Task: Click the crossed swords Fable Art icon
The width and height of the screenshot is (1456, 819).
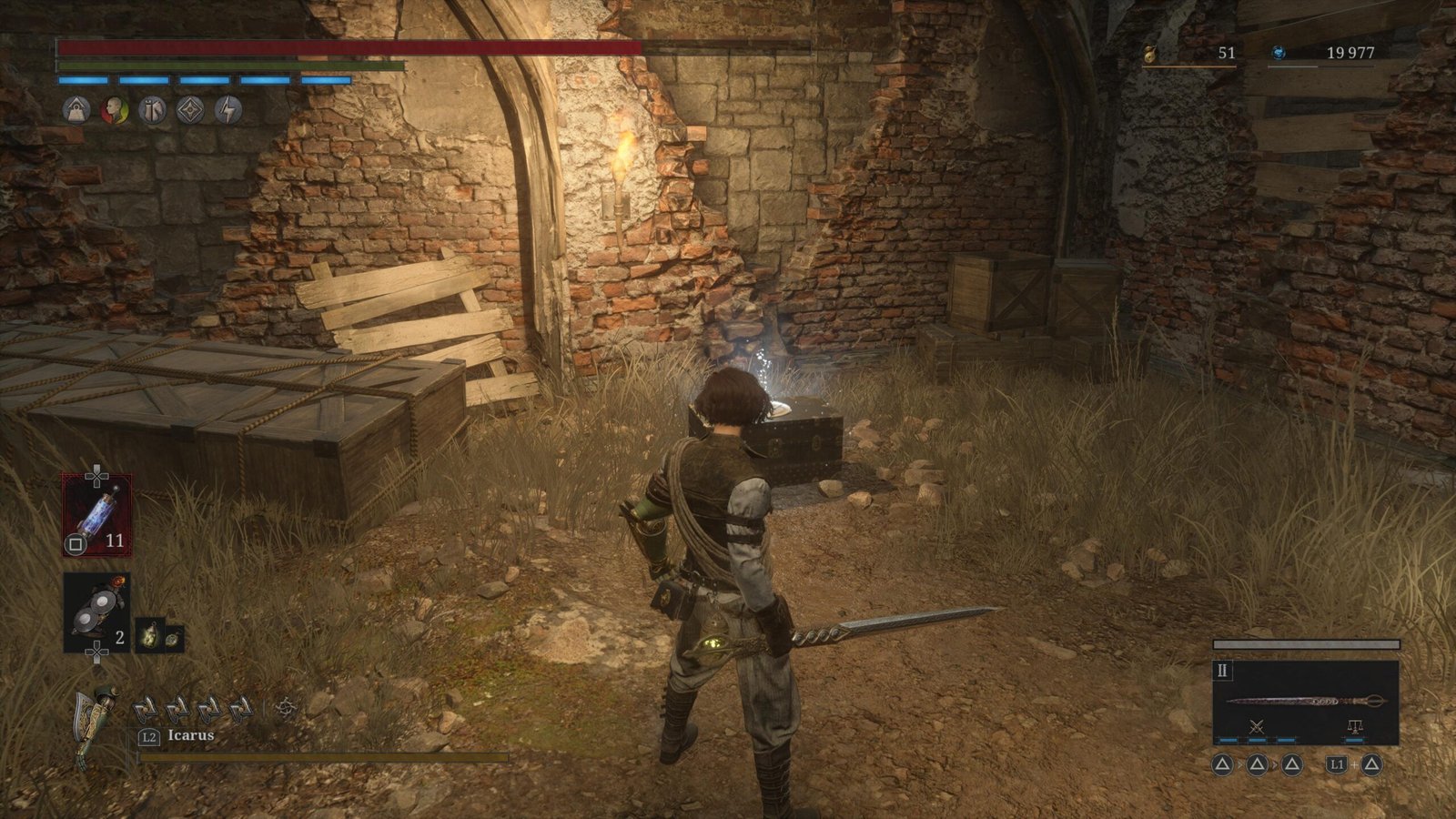Action: [x=1257, y=726]
